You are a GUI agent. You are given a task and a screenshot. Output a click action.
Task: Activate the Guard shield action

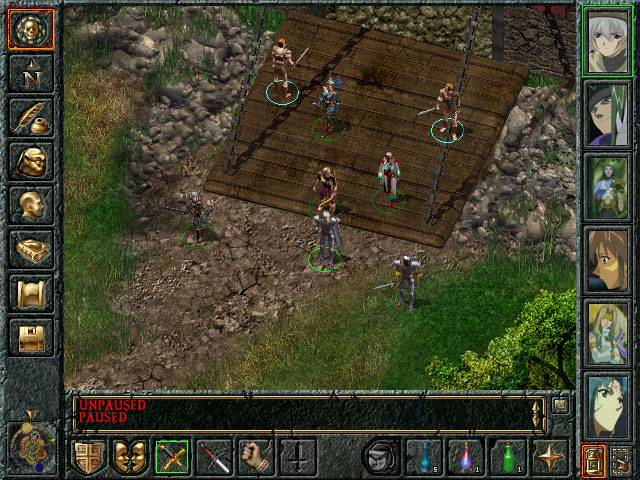pyautogui.click(x=88, y=457)
